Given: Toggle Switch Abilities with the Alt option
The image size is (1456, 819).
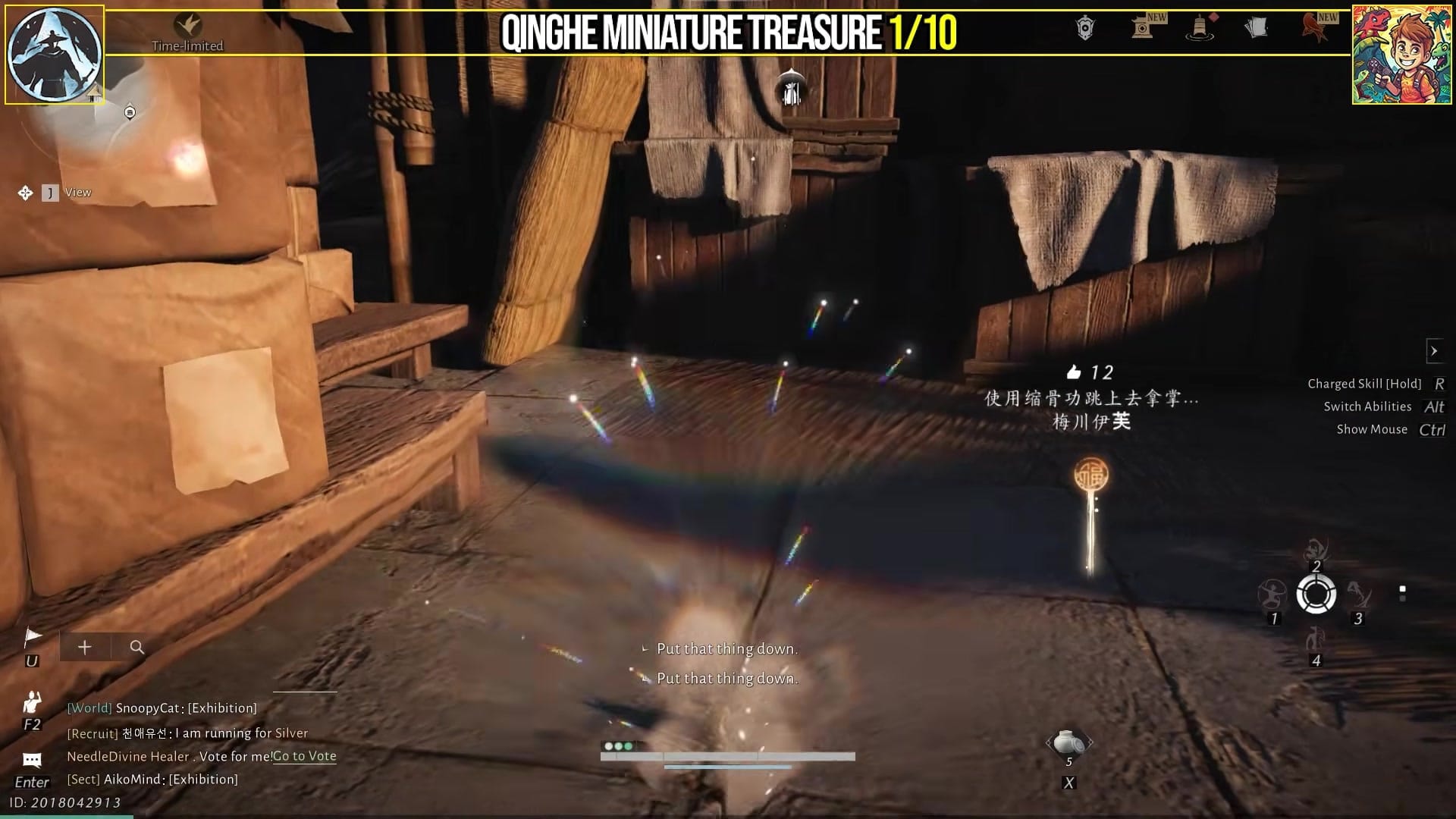Looking at the screenshot, I should click(1432, 406).
